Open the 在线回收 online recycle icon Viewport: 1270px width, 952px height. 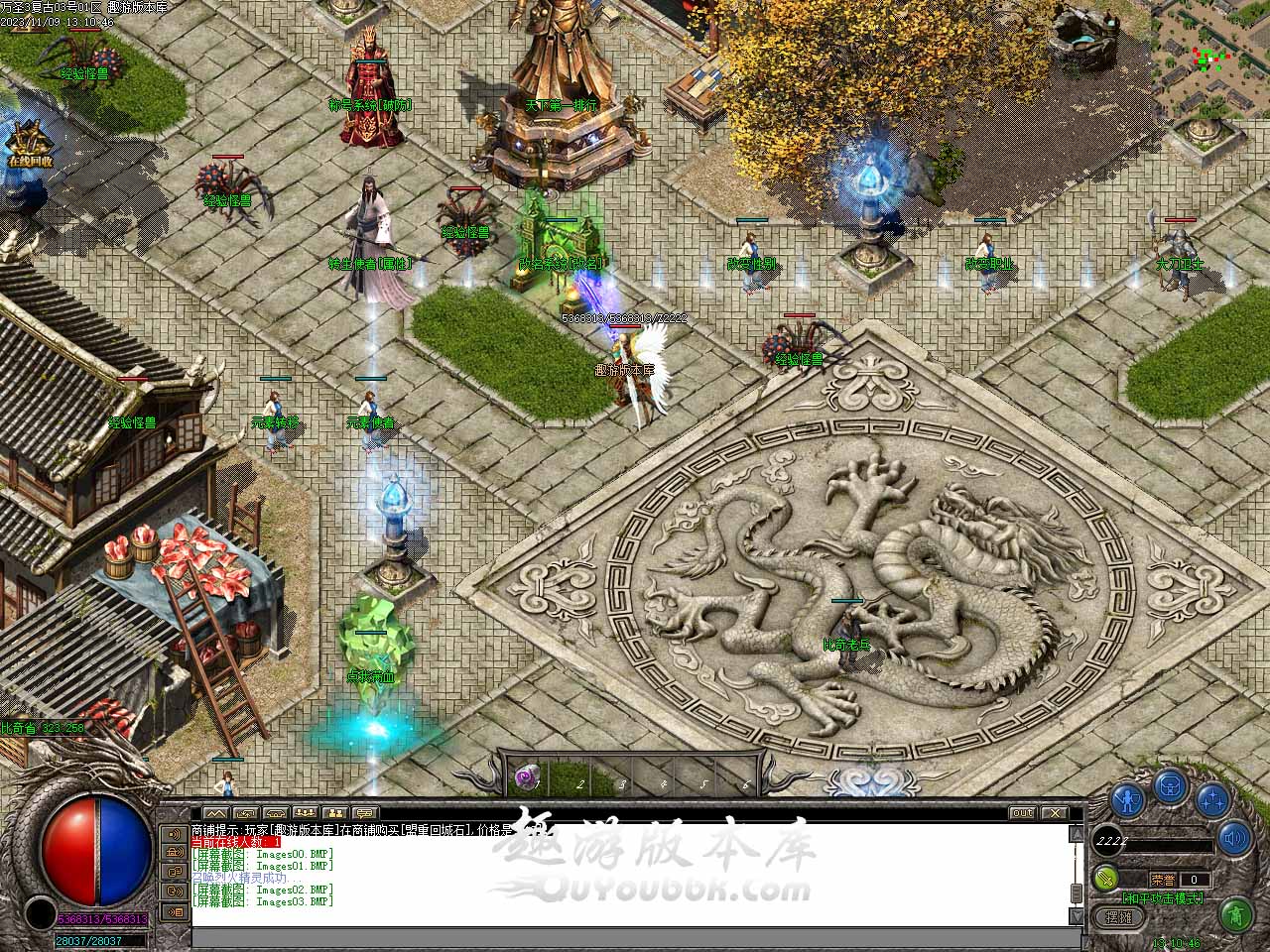[x=28, y=146]
